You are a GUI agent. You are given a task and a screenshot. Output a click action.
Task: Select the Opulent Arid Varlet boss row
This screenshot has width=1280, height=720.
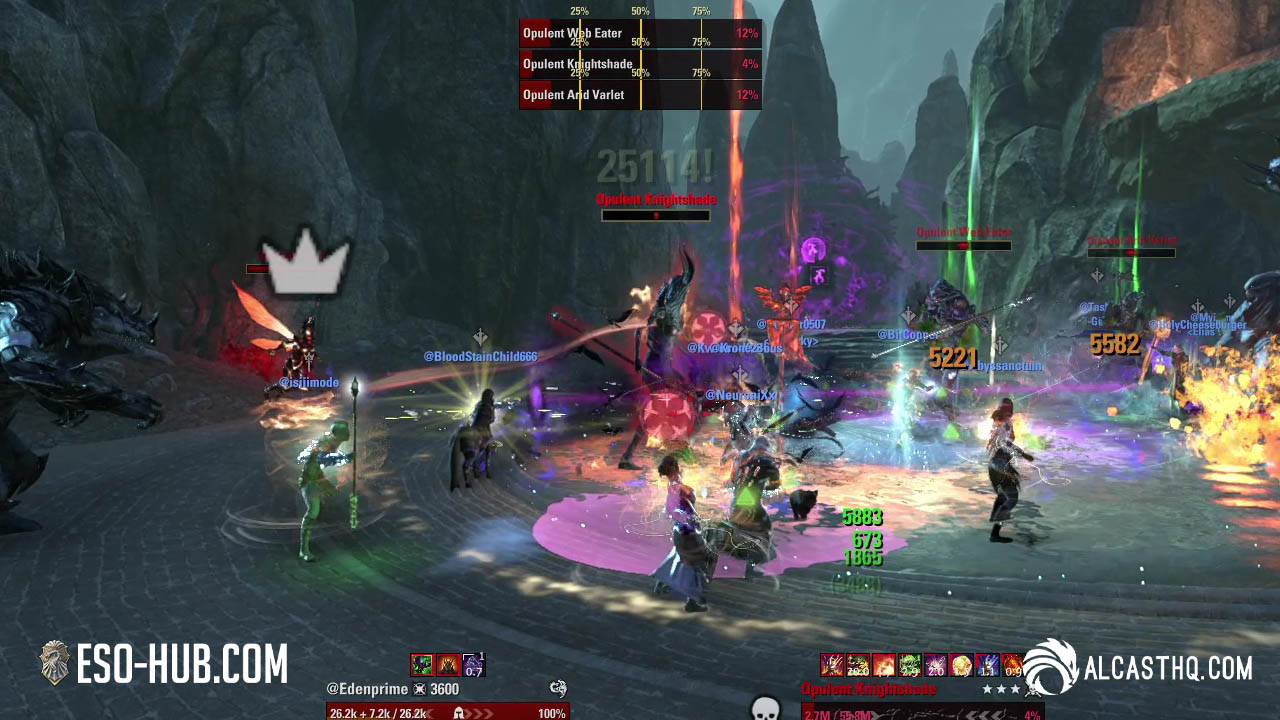tap(640, 95)
